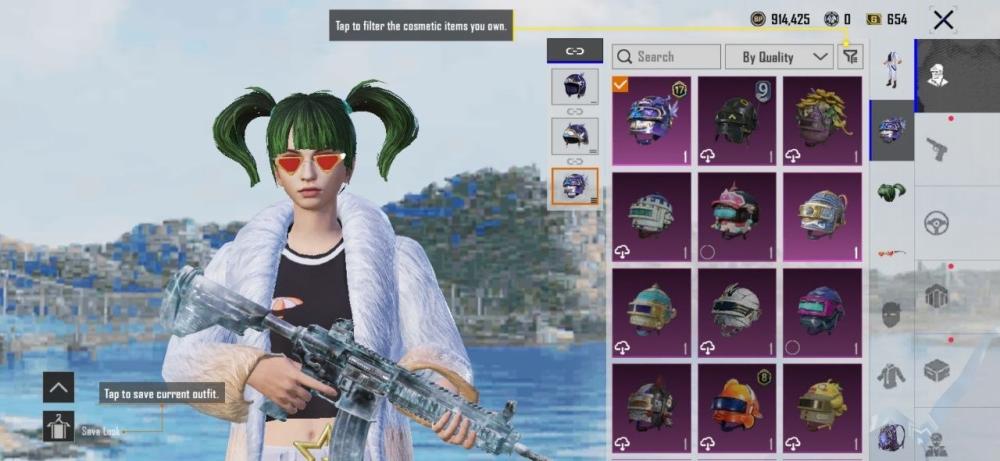The height and width of the screenshot is (461, 1000).
Task: Switch to the green pigtails hair category
Action: pos(892,190)
